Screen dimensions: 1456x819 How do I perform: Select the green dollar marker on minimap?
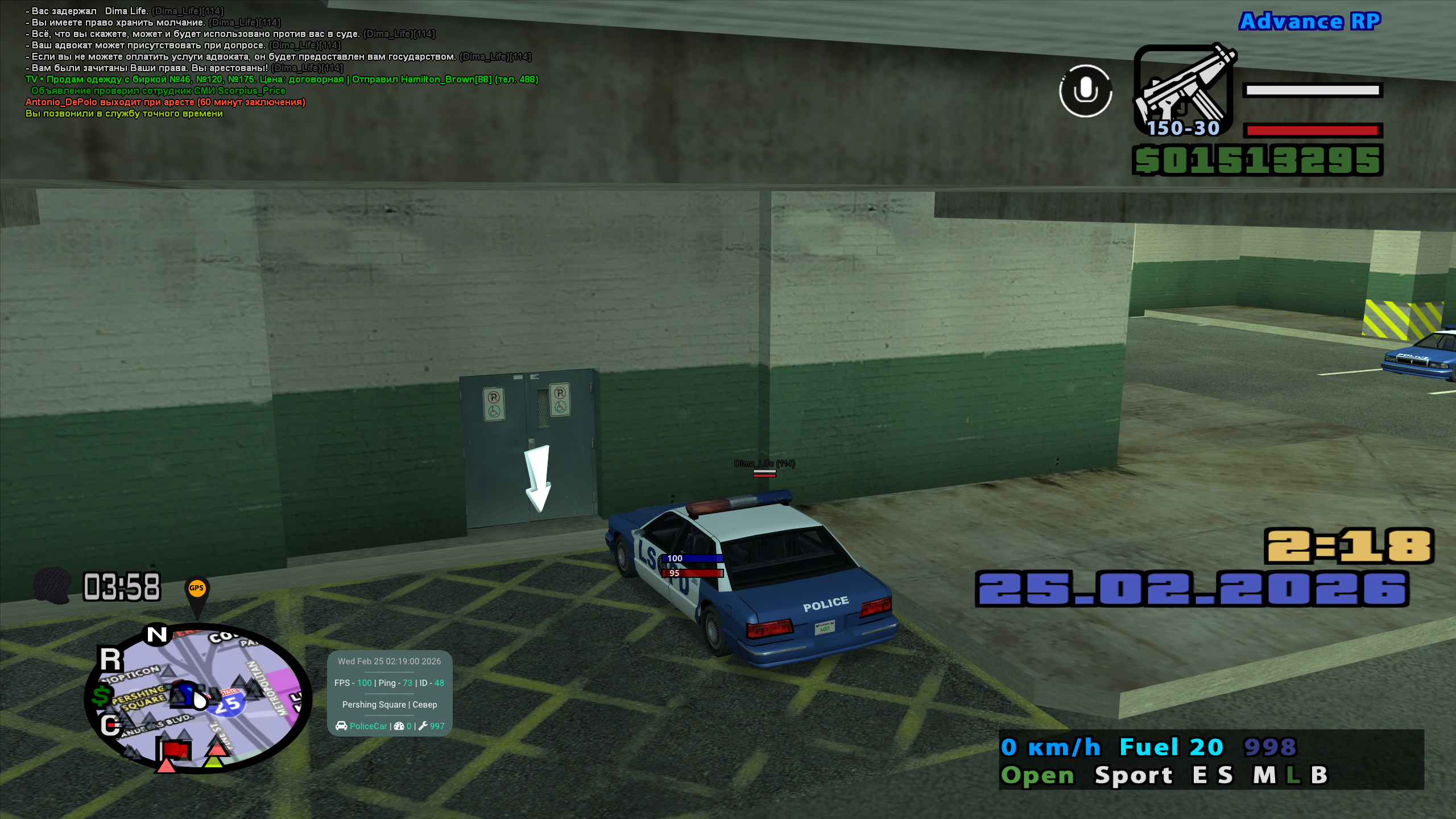click(x=102, y=695)
